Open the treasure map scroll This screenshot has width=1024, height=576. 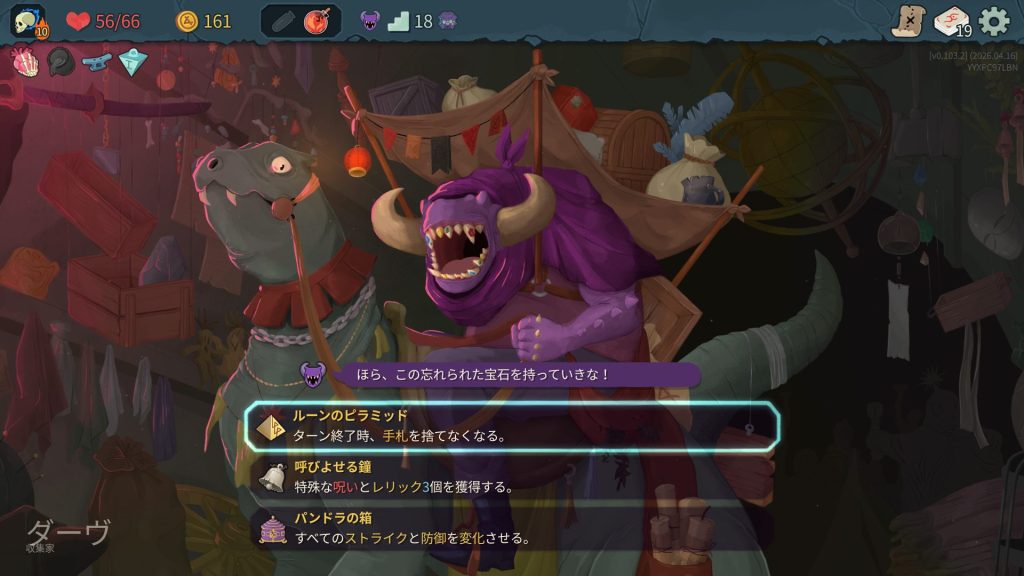pos(909,21)
